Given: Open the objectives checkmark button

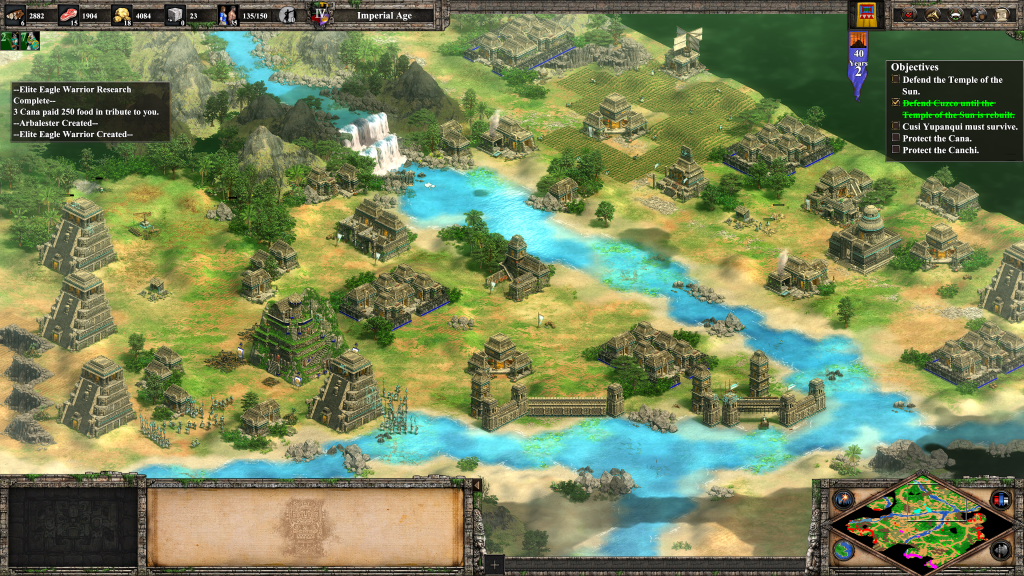Looking at the screenshot, I should click(906, 15).
